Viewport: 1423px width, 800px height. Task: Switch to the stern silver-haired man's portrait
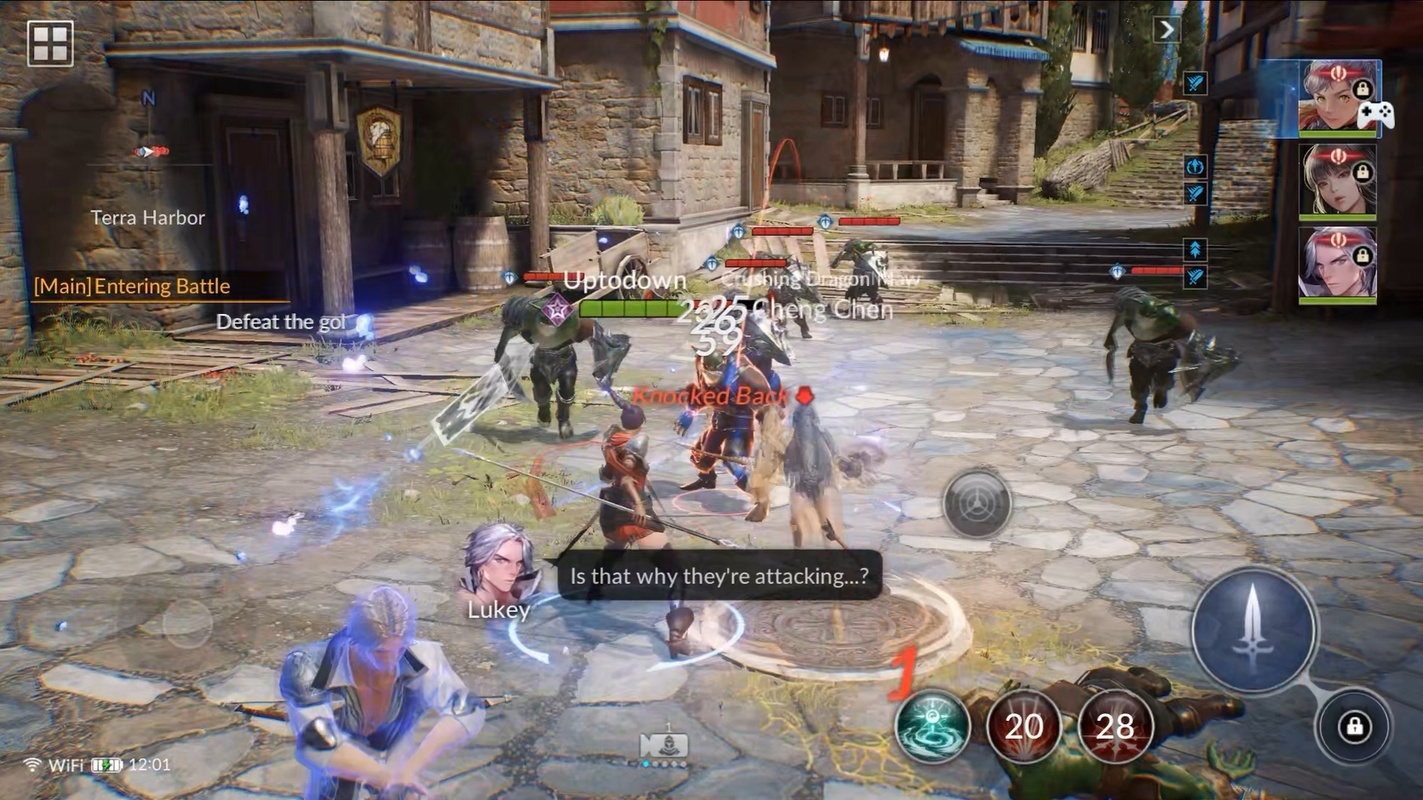tap(1337, 265)
